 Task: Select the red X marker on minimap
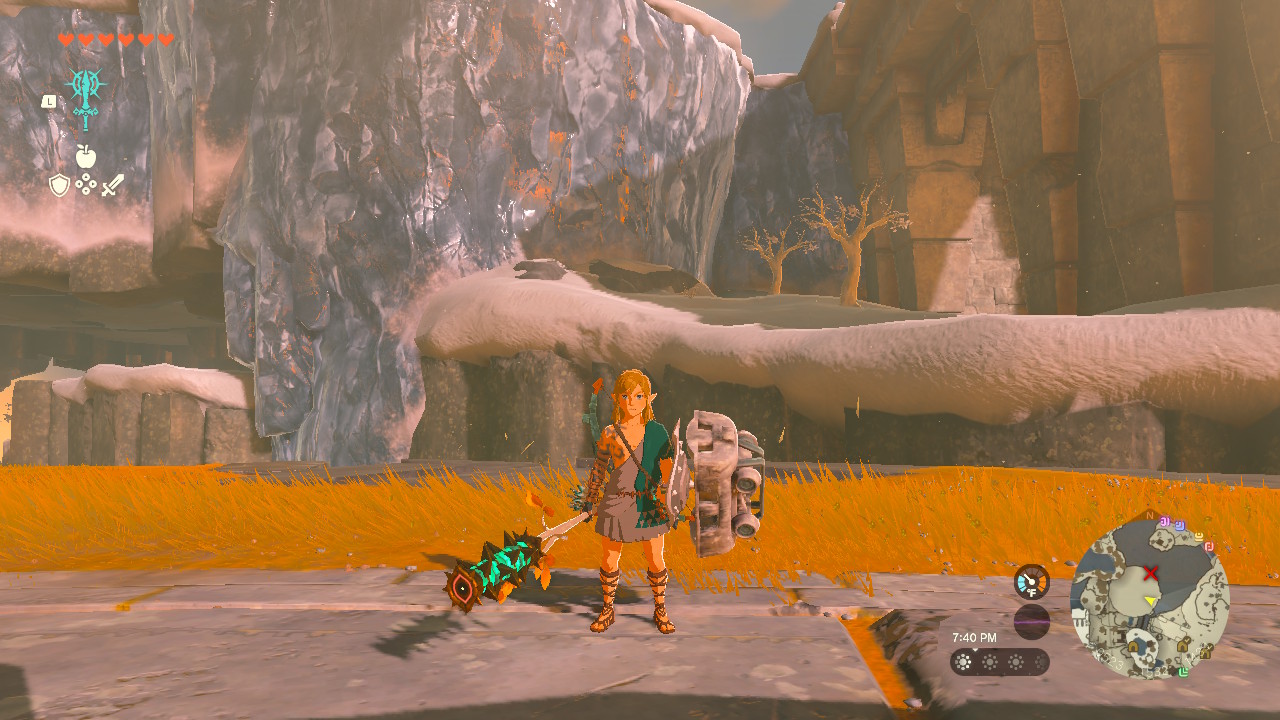1152,573
